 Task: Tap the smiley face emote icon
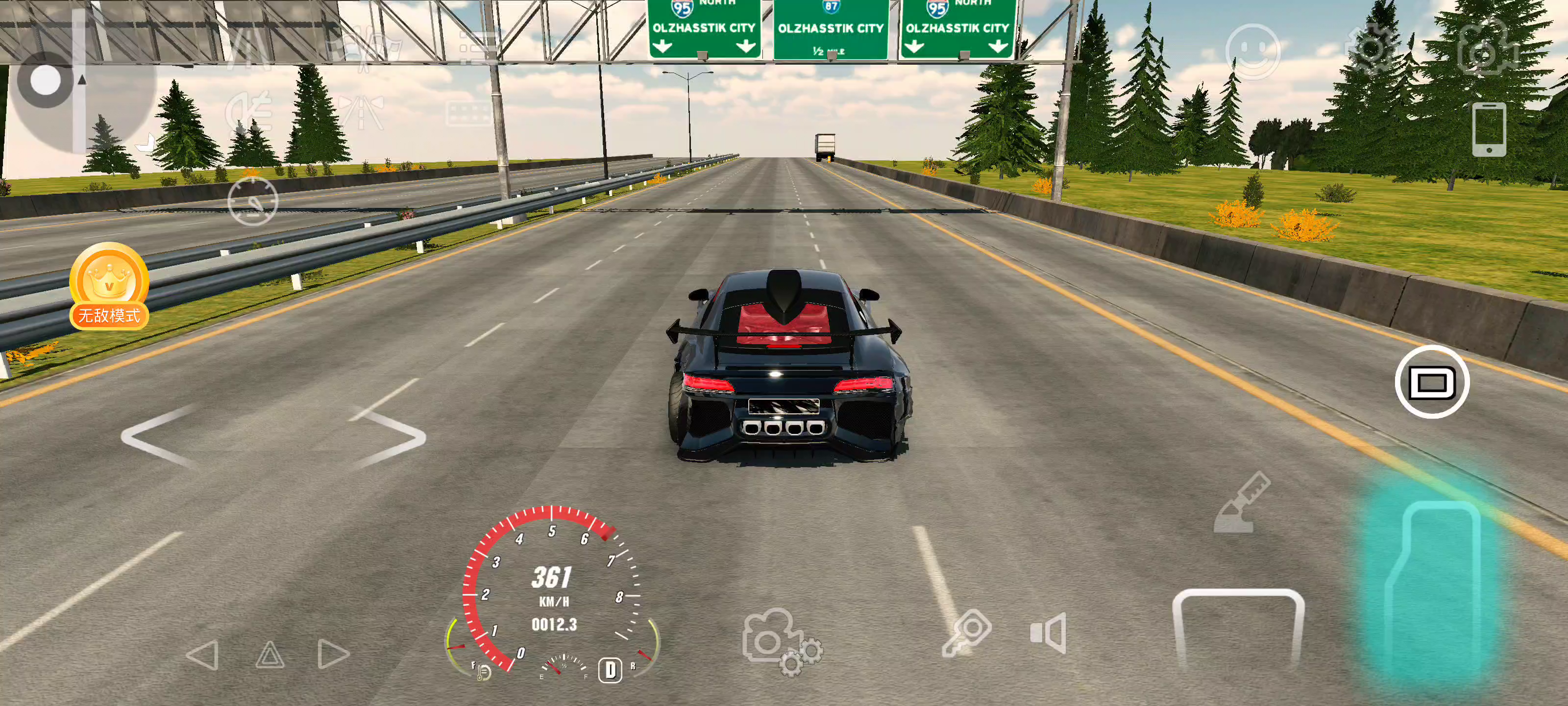coord(1252,51)
